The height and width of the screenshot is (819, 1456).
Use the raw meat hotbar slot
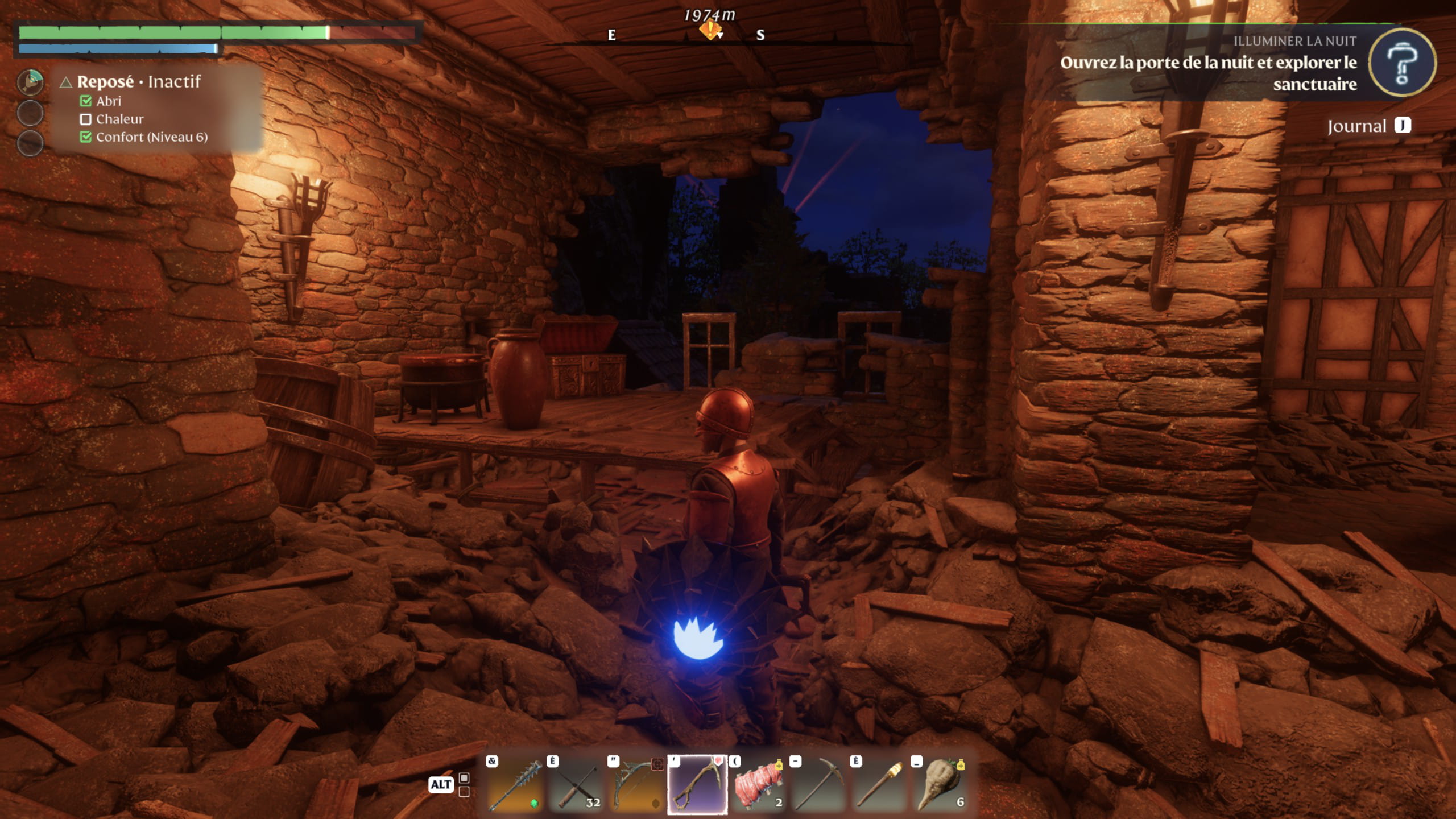click(758, 785)
